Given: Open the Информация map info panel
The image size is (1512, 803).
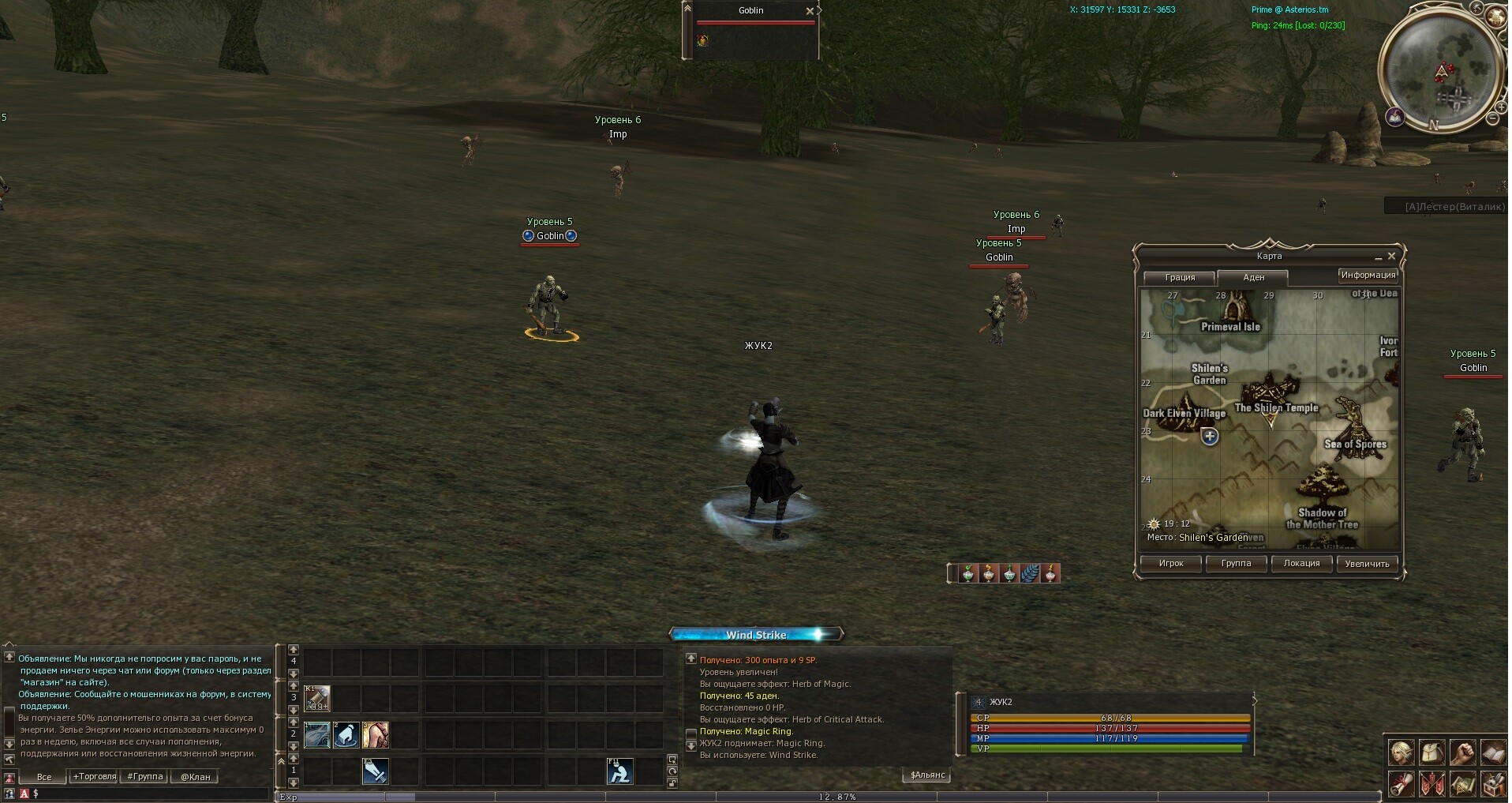Looking at the screenshot, I should coord(1367,276).
